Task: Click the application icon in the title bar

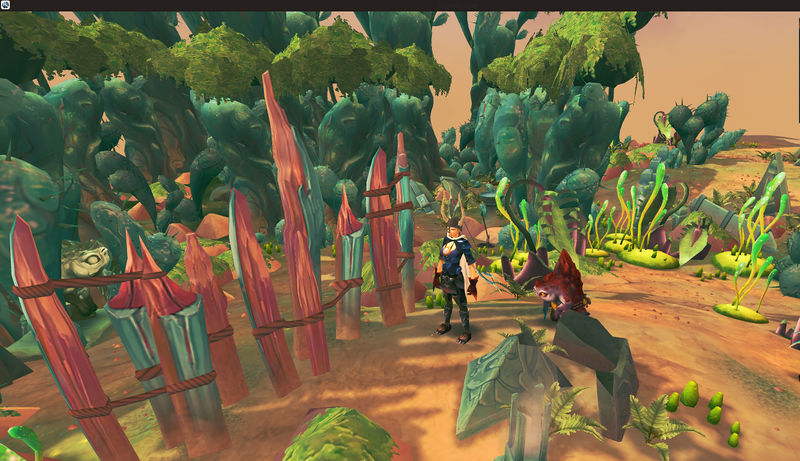Action: (x=5, y=5)
